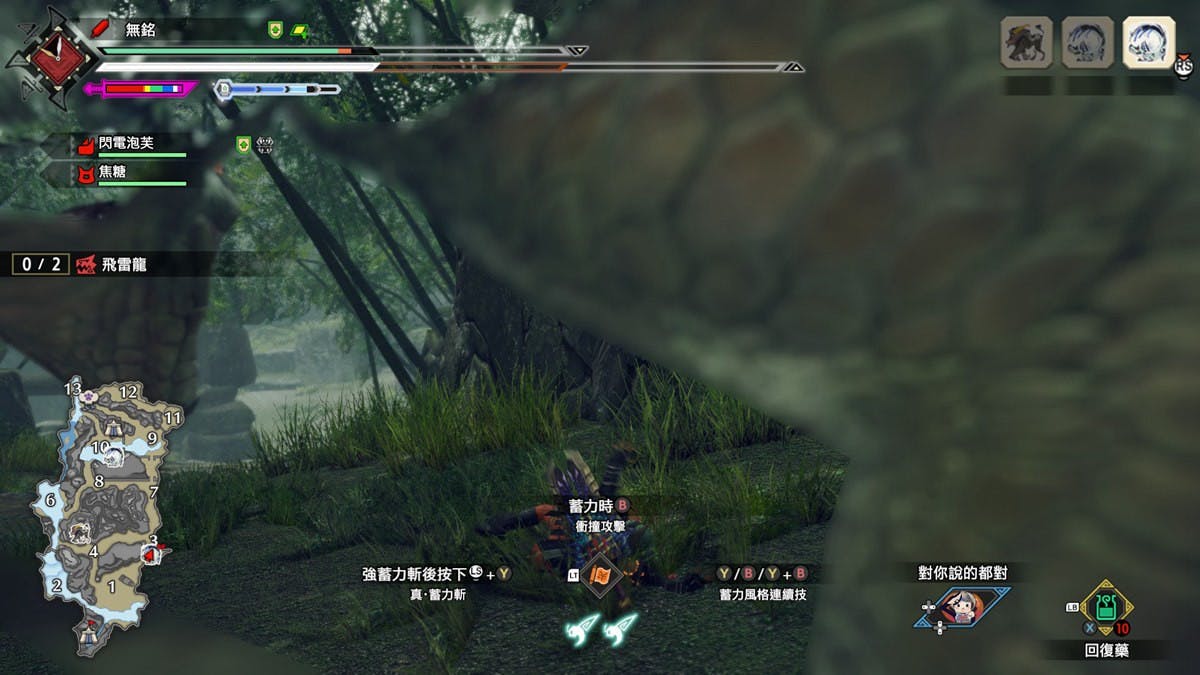Select the highlighted Zinogre target icon
Viewport: 1200px width, 675px height.
point(1147,44)
